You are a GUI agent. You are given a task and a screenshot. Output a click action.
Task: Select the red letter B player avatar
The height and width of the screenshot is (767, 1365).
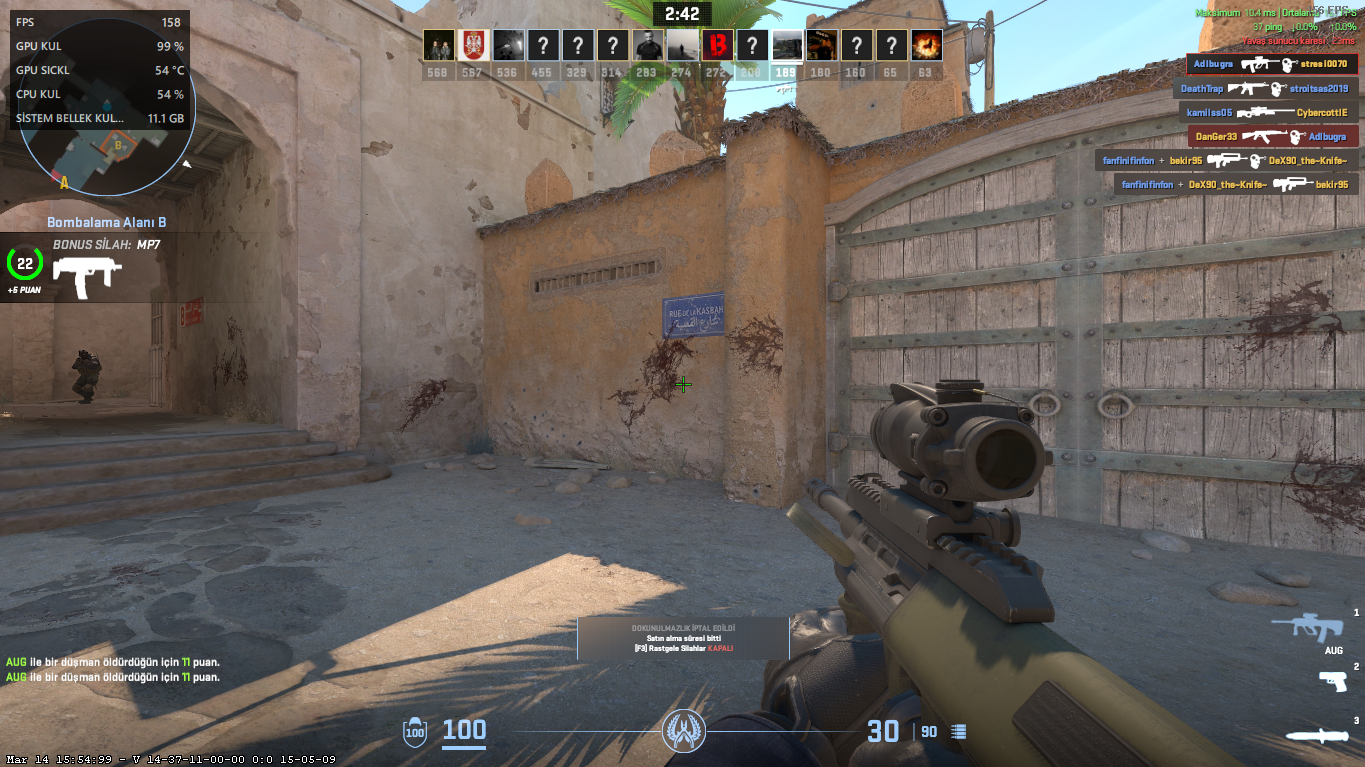pyautogui.click(x=716, y=45)
